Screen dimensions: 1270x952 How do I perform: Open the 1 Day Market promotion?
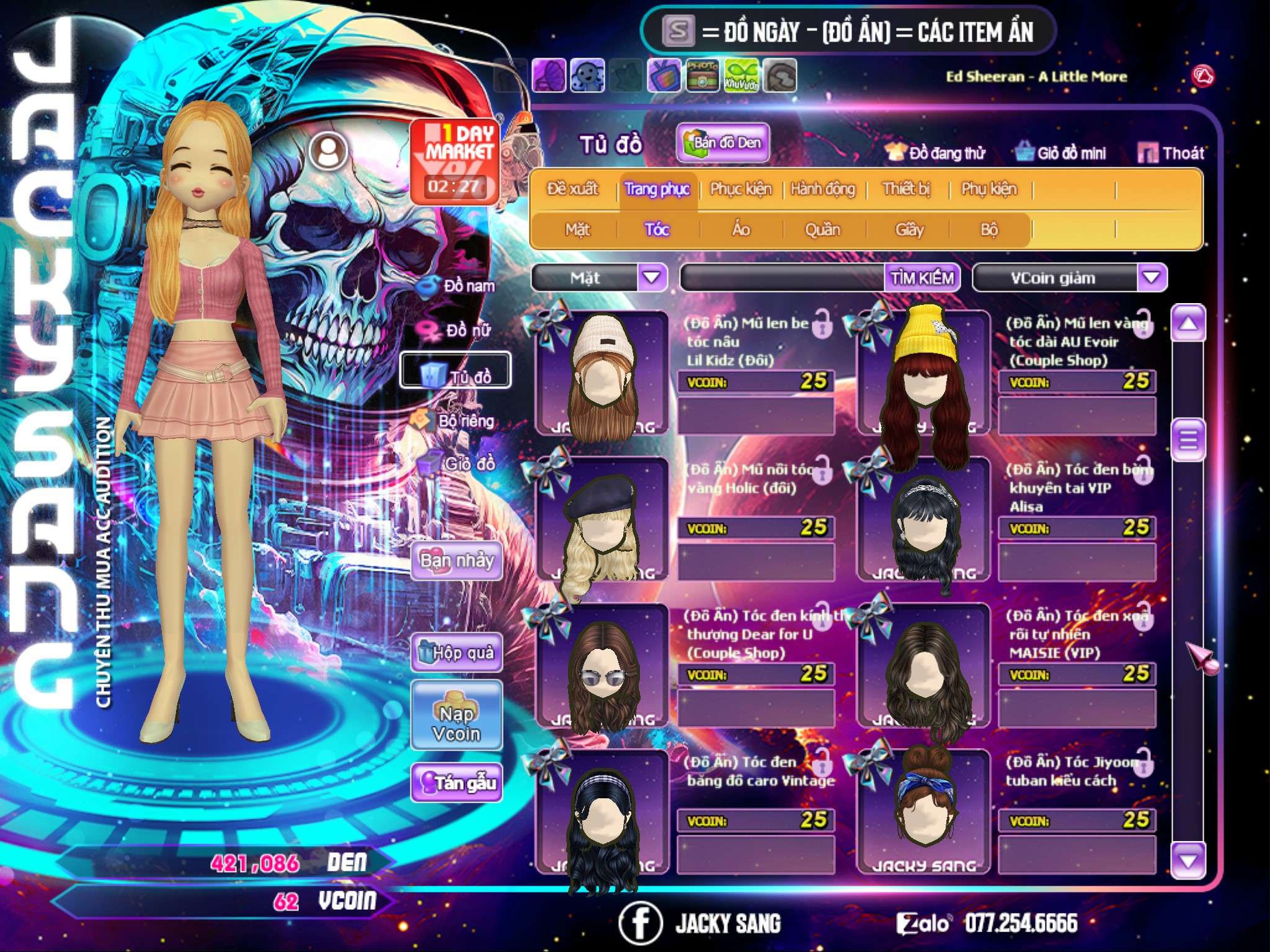coord(455,161)
